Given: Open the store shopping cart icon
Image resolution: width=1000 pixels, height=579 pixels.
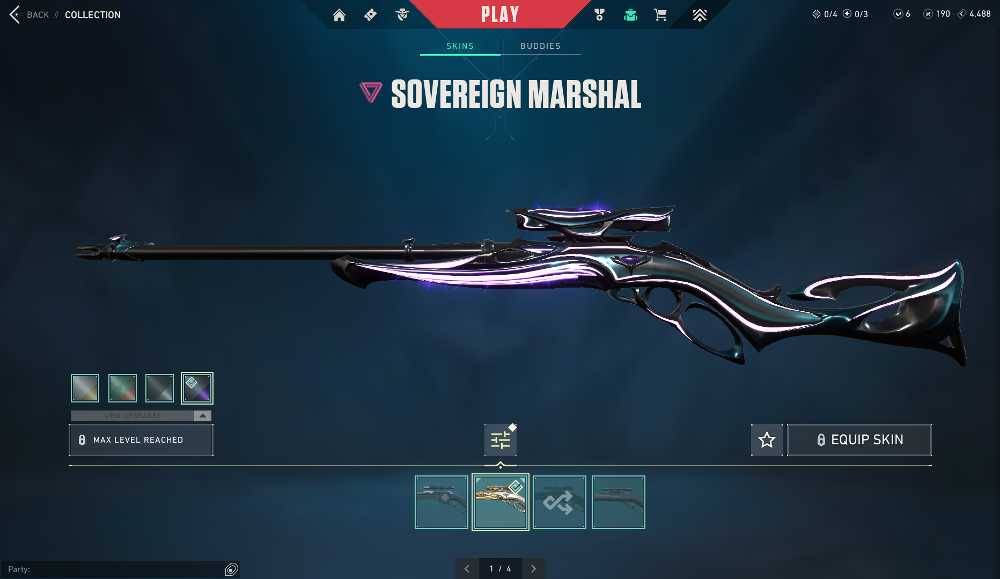Looking at the screenshot, I should pyautogui.click(x=660, y=15).
